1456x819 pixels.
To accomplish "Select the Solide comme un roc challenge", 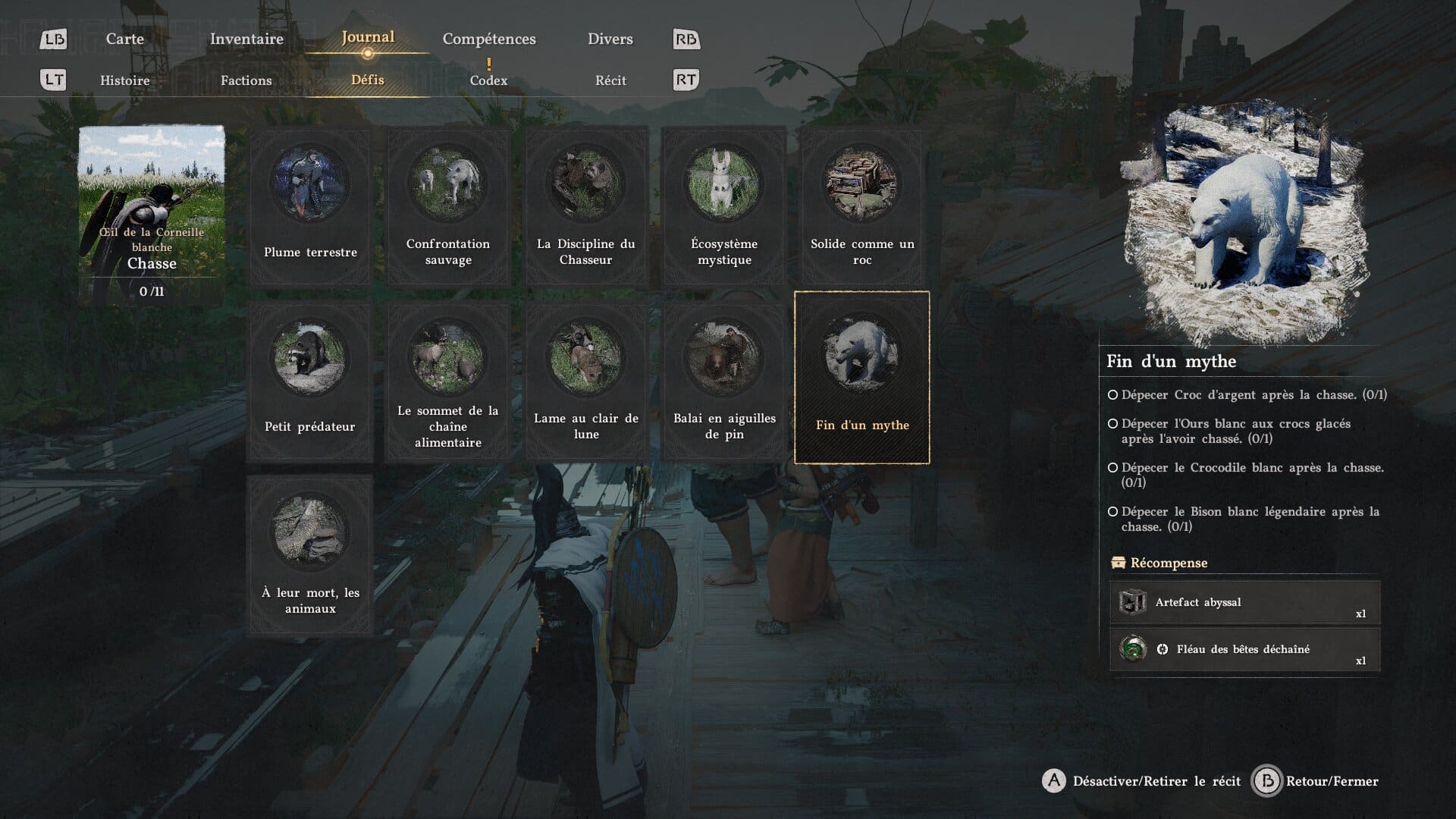I will 862,206.
